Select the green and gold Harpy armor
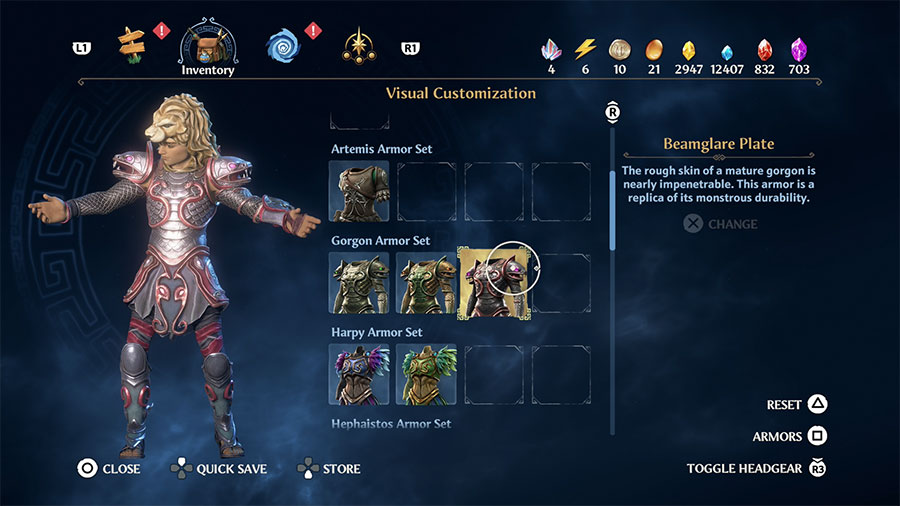 coord(426,374)
